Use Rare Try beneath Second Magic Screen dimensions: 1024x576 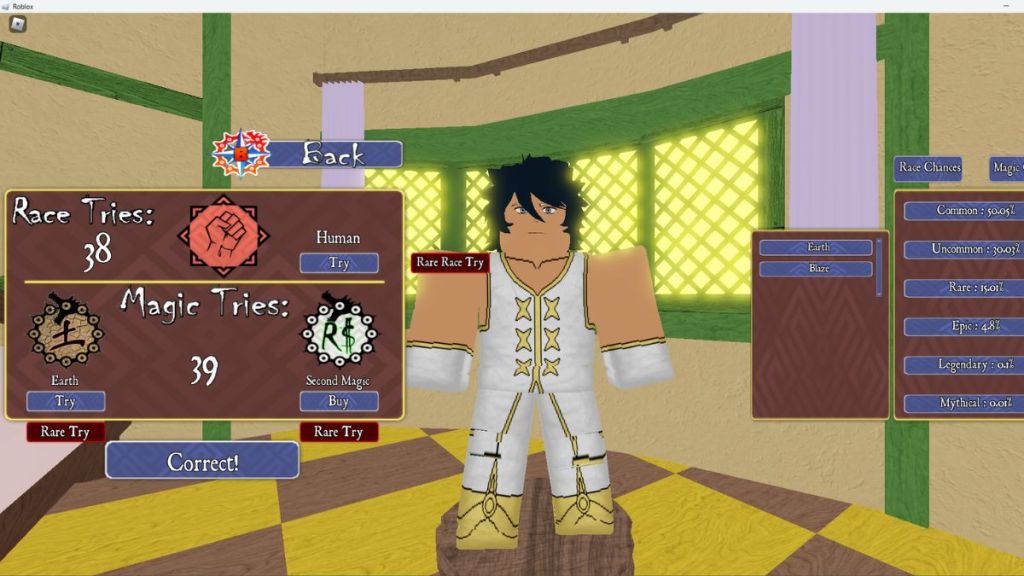[339, 432]
